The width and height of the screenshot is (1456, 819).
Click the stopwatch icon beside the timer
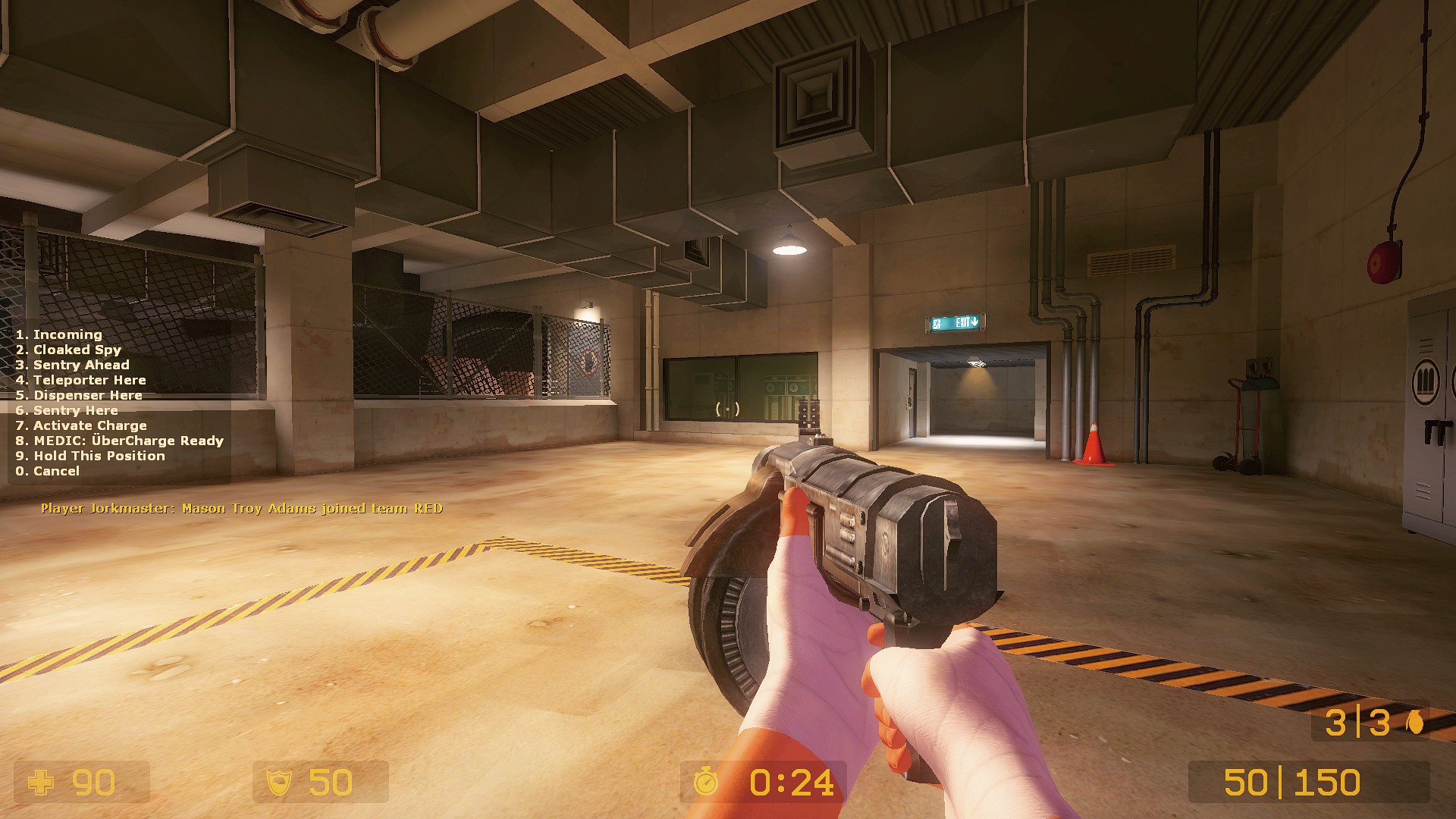coord(706,780)
